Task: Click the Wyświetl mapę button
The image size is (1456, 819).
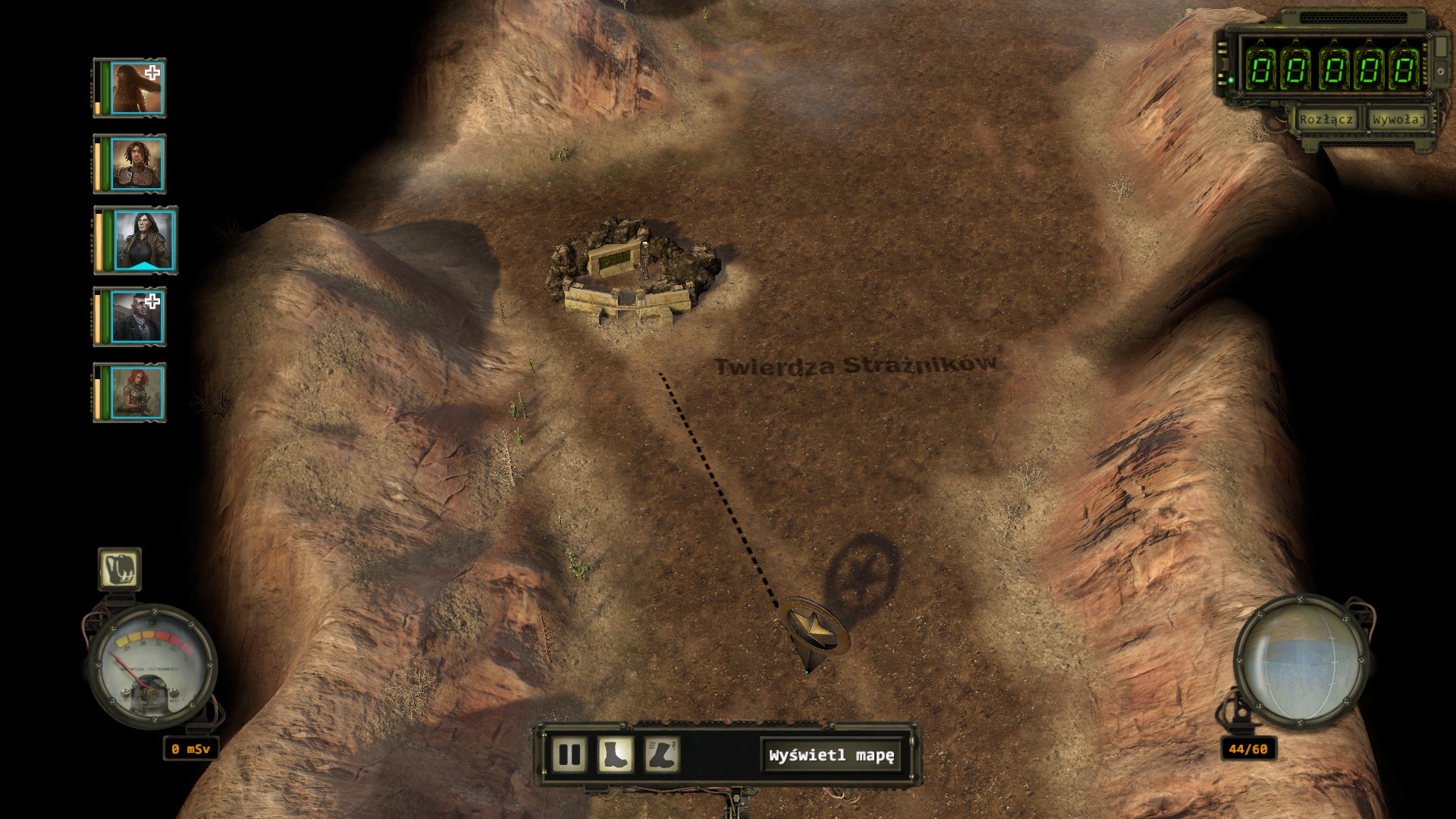Action: click(x=831, y=755)
